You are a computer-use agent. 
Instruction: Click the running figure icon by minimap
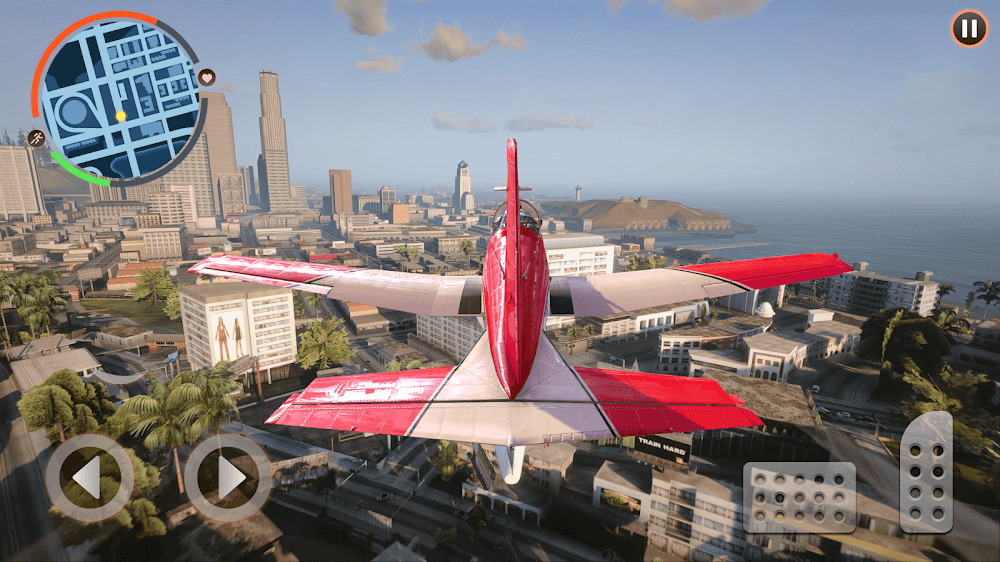(37, 138)
